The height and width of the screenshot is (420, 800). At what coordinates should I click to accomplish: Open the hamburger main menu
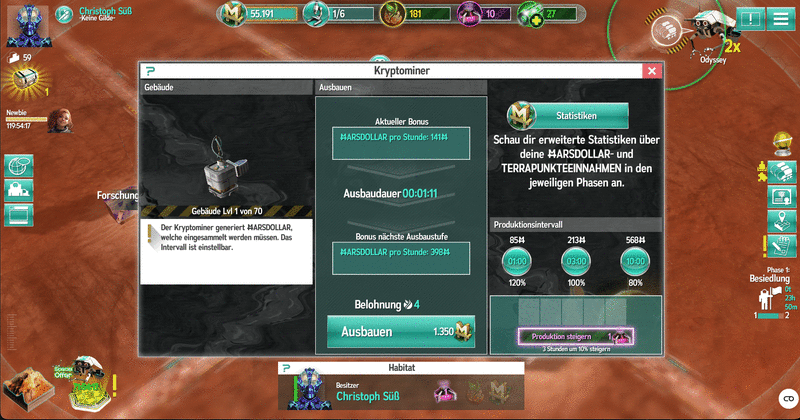pyautogui.click(x=779, y=19)
